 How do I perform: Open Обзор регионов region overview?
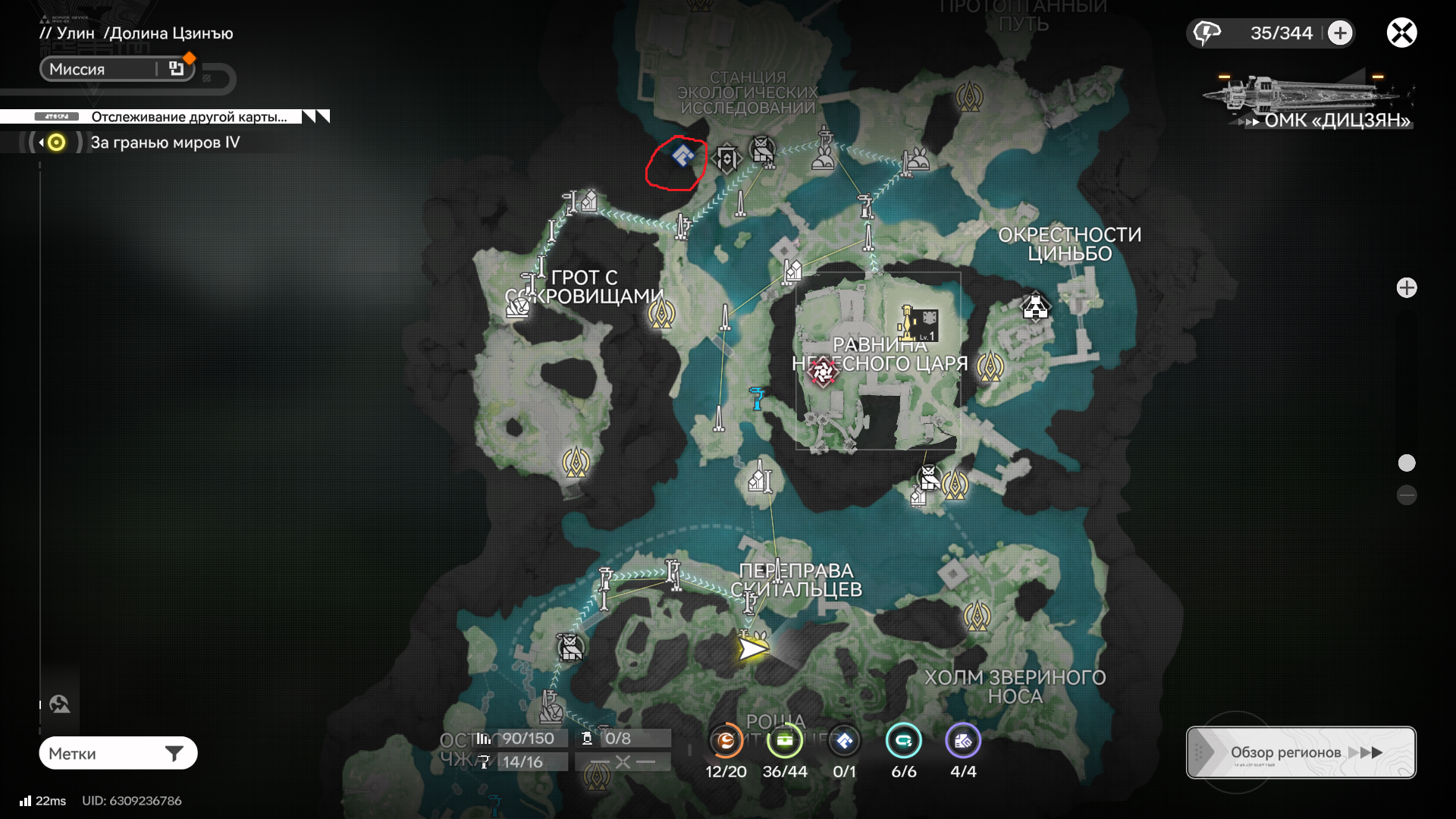[x=1301, y=752]
